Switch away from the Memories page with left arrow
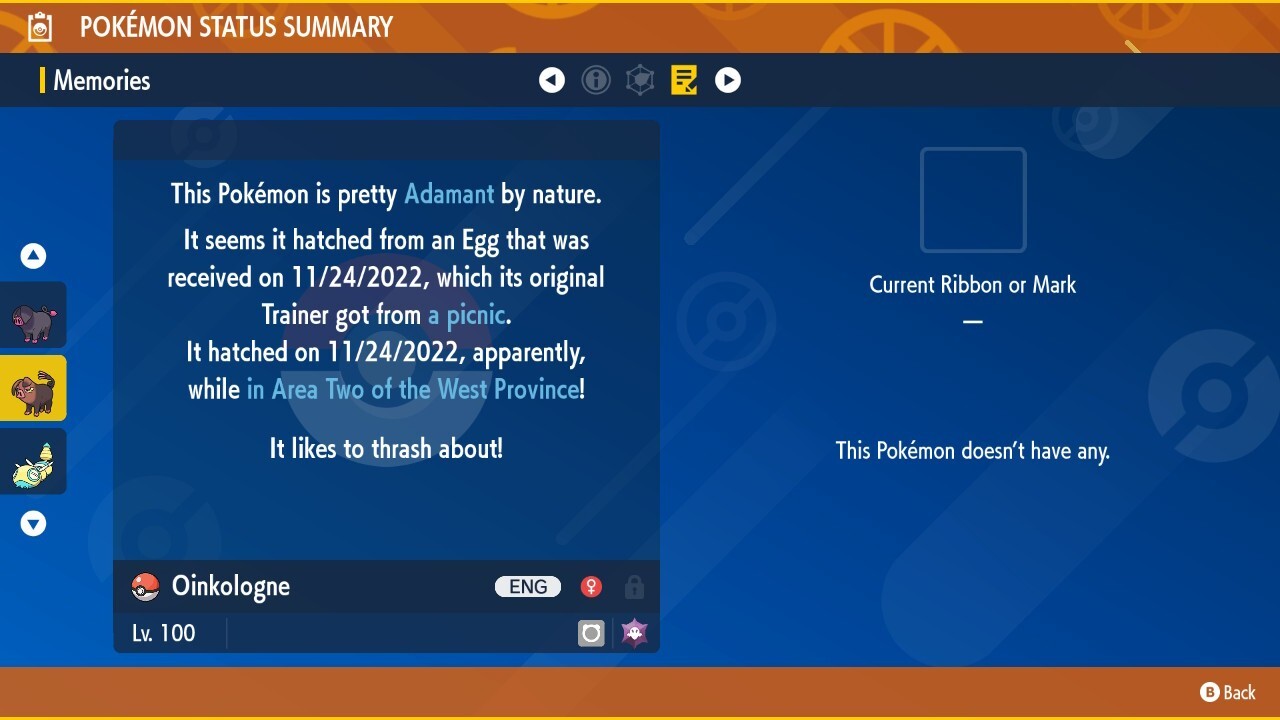Viewport: 1280px width, 720px height. (x=552, y=80)
